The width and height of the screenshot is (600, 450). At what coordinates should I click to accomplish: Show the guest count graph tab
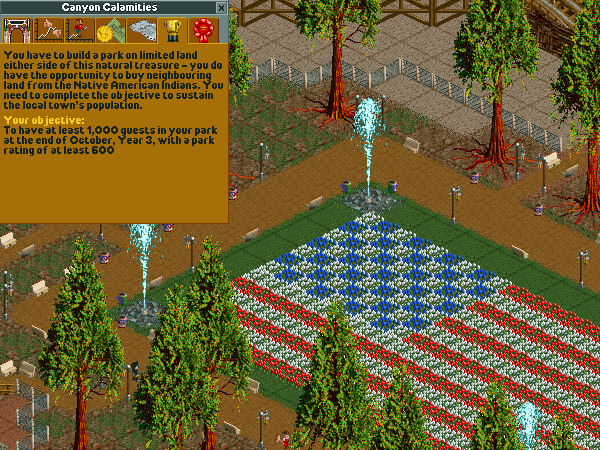pos(78,30)
